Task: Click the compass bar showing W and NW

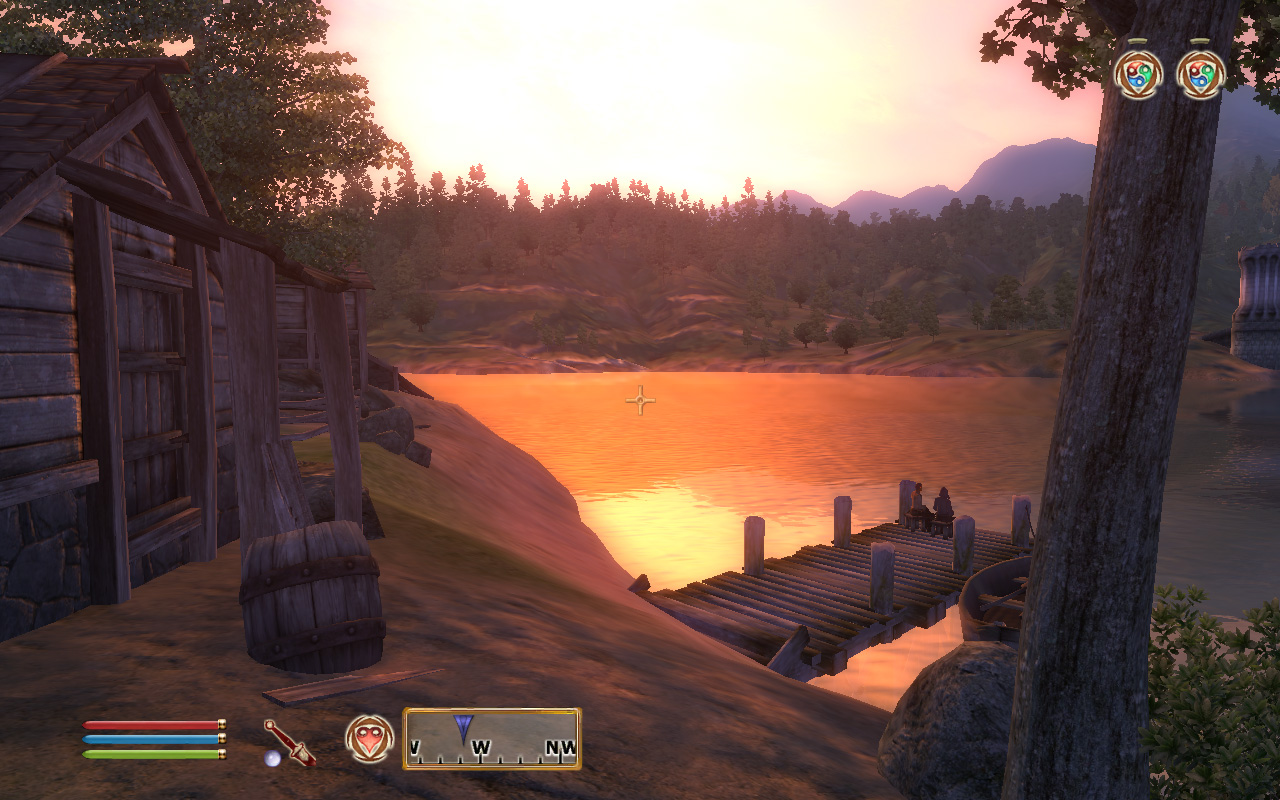Action: click(491, 739)
